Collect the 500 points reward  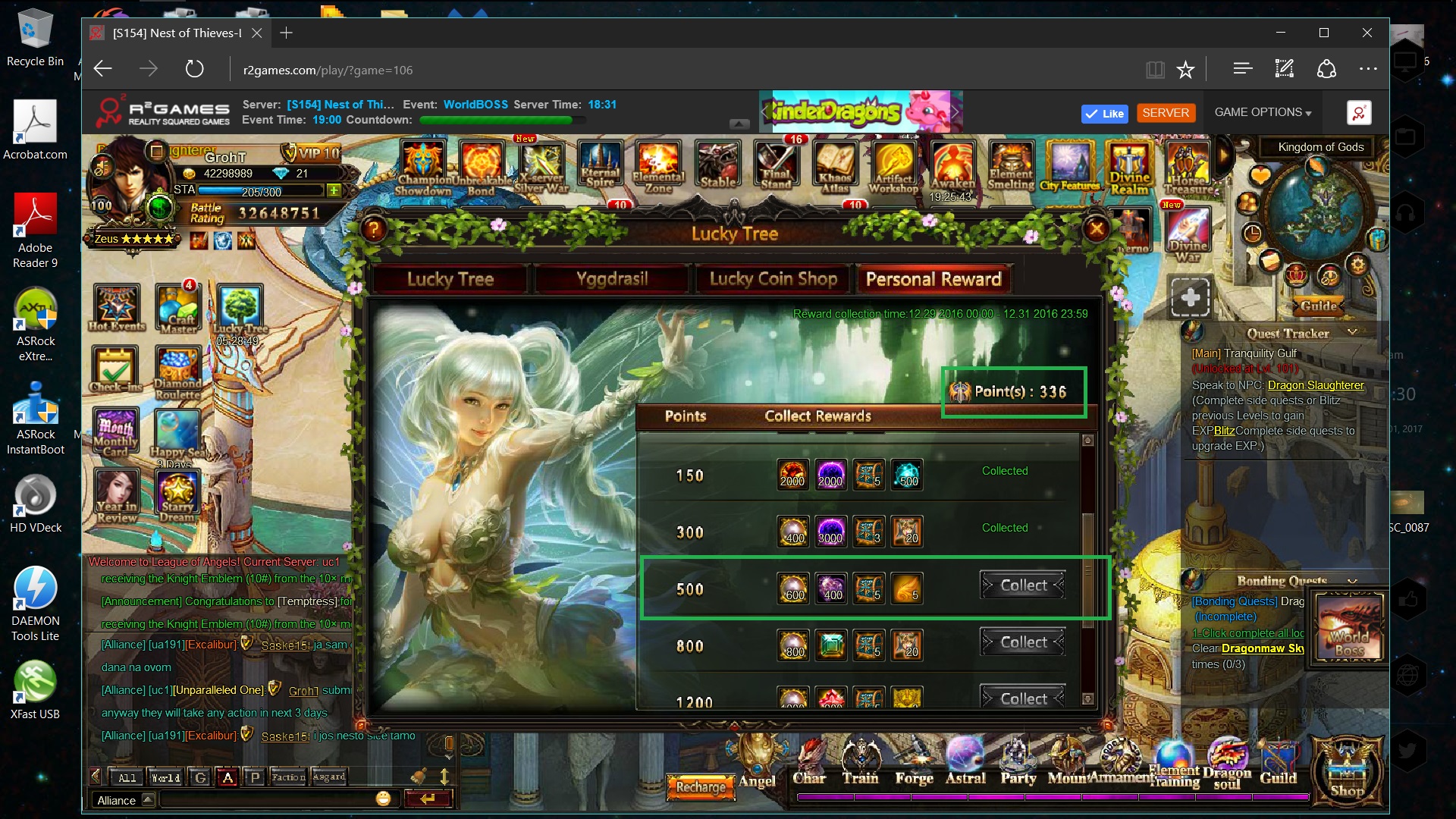point(1023,585)
